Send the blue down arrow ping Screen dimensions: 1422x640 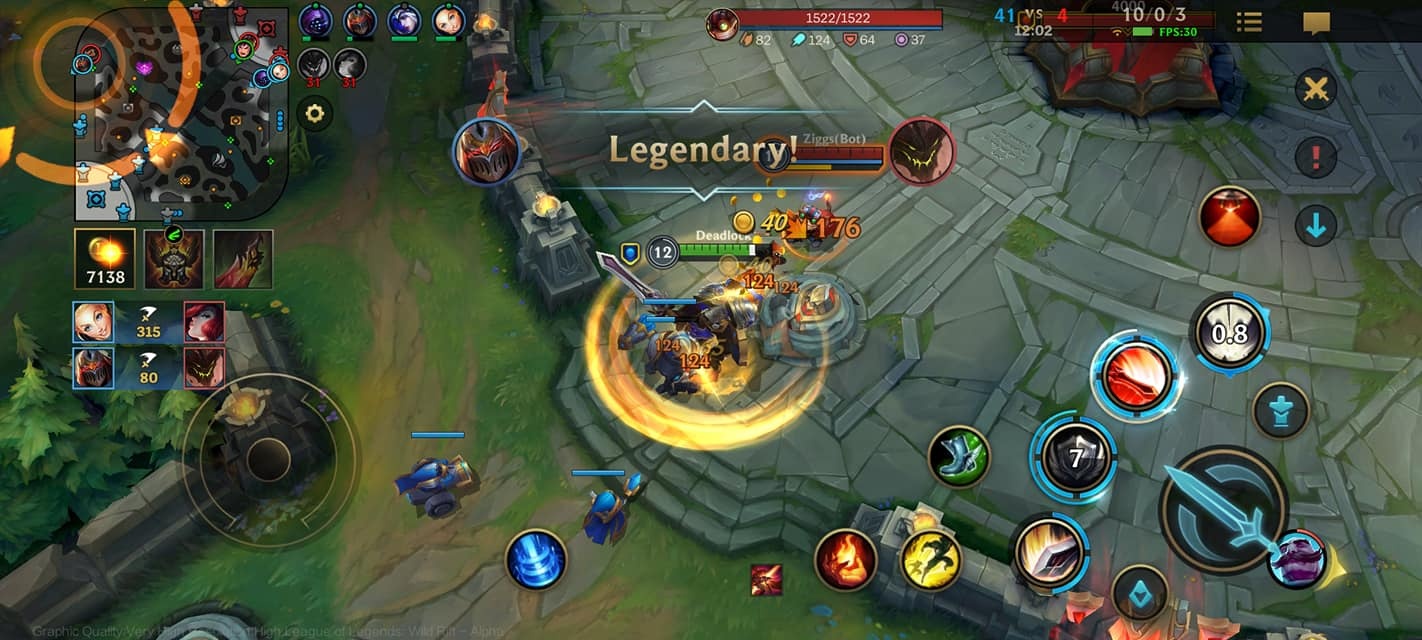pyautogui.click(x=1316, y=226)
